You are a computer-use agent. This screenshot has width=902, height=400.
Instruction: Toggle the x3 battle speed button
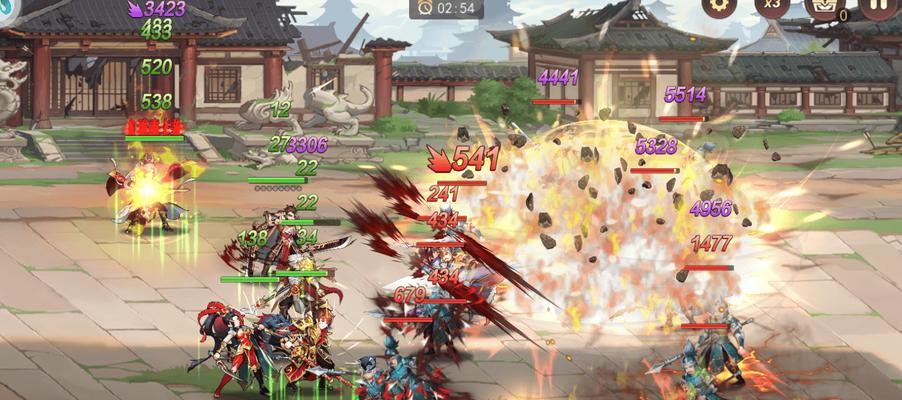(772, 5)
